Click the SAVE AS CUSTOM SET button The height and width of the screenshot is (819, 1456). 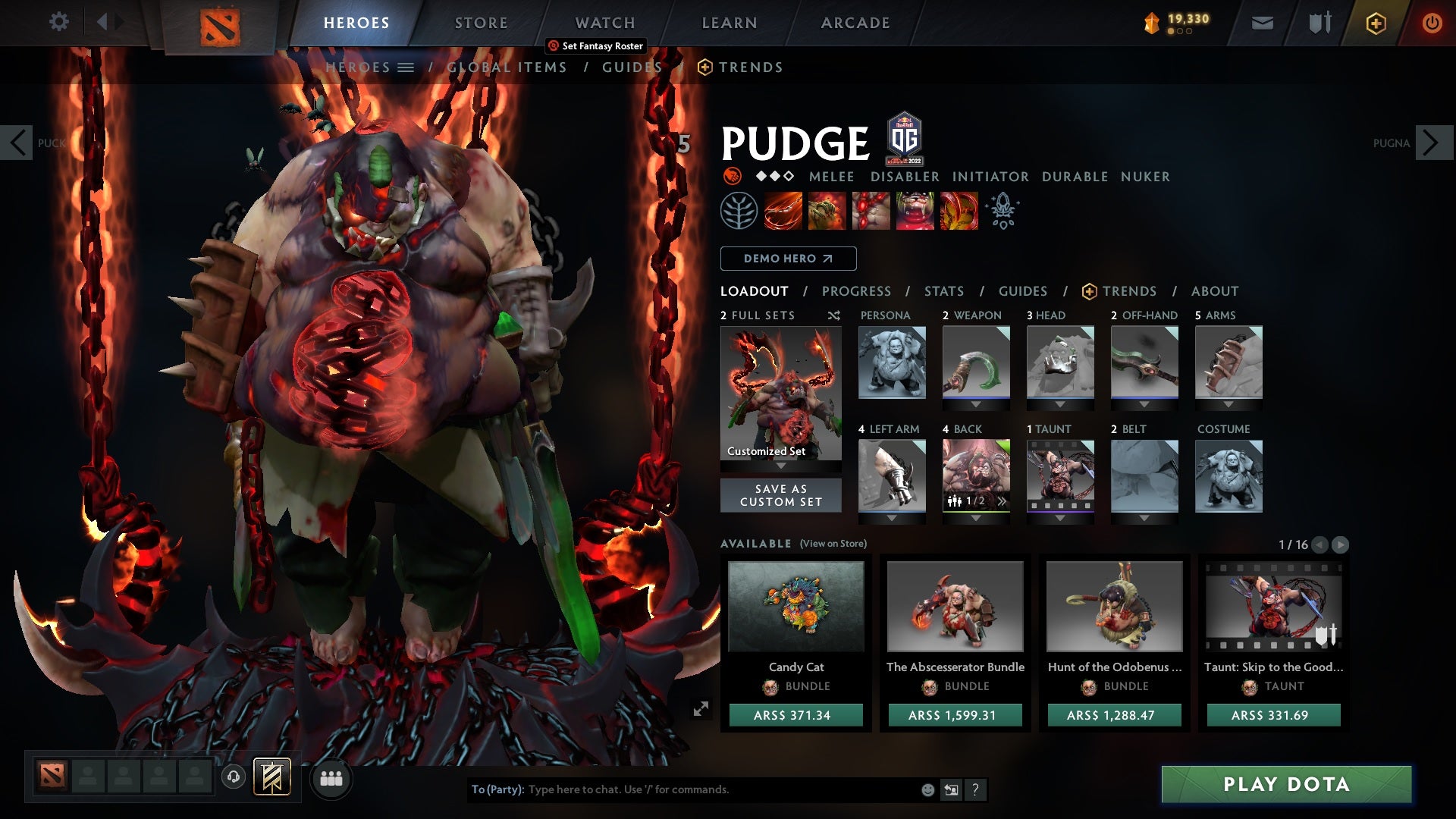pos(780,495)
